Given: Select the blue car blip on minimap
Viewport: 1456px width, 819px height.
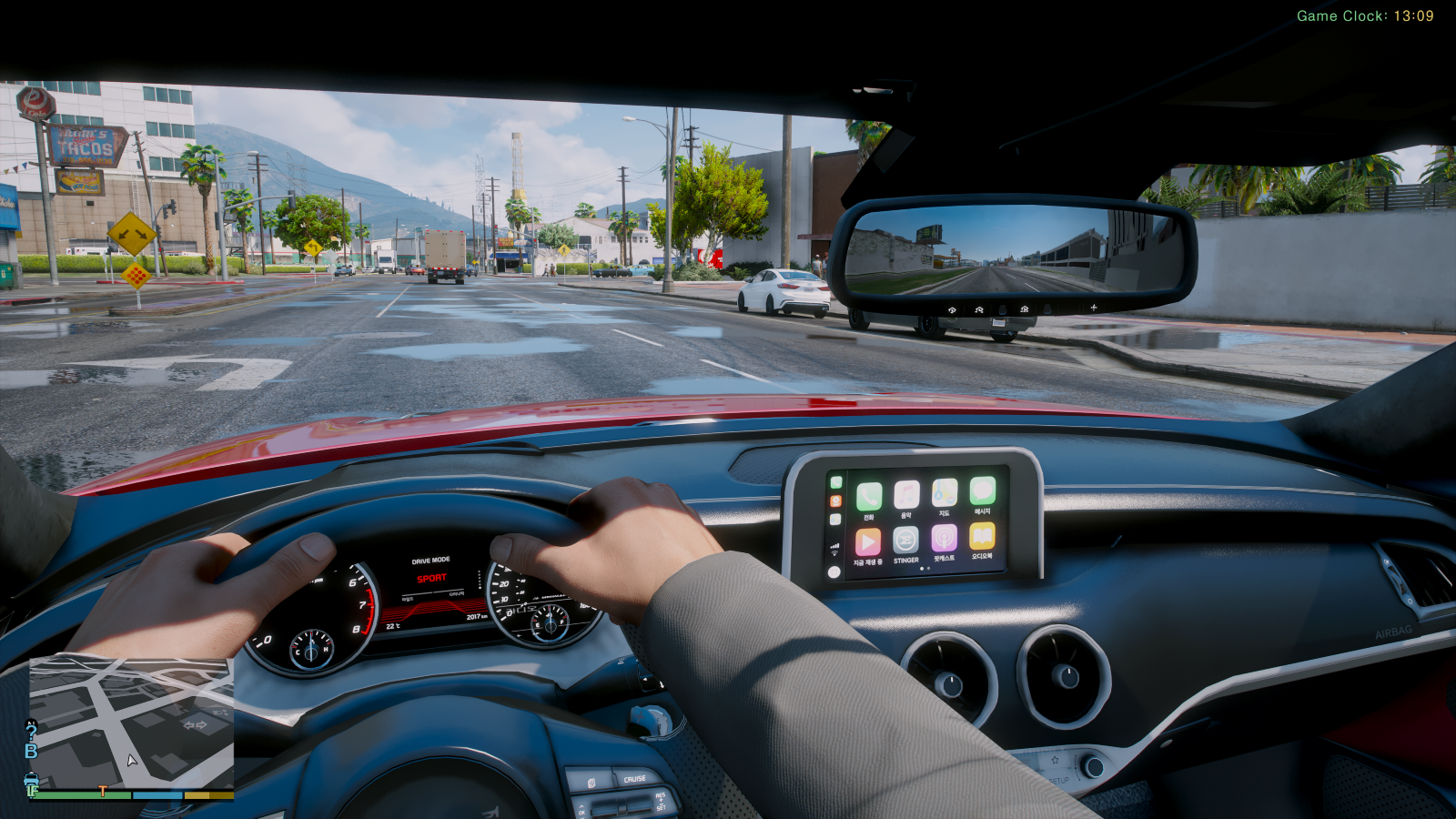Looking at the screenshot, I should [31, 779].
